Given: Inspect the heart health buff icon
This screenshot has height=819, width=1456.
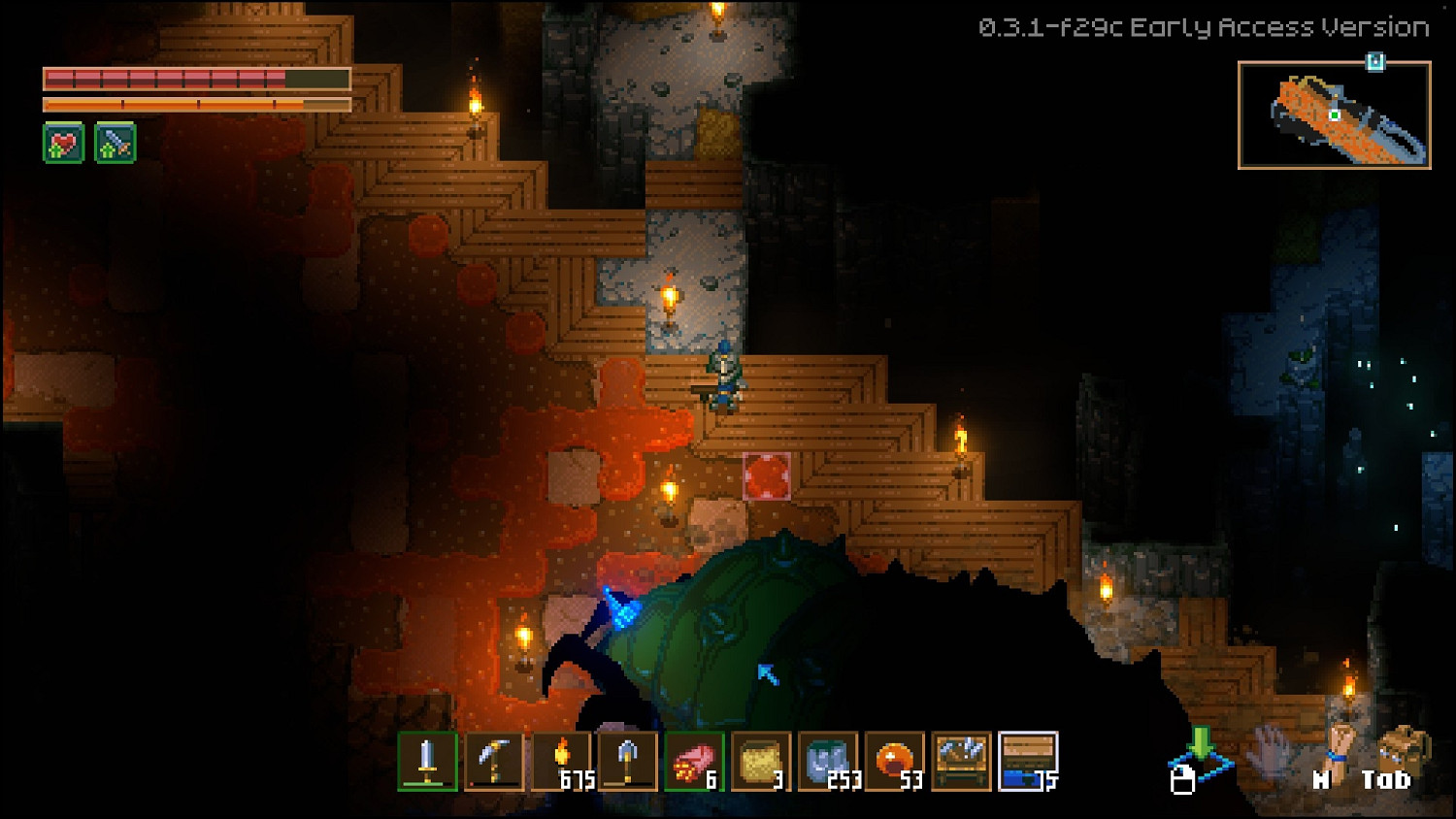Looking at the screenshot, I should (63, 144).
